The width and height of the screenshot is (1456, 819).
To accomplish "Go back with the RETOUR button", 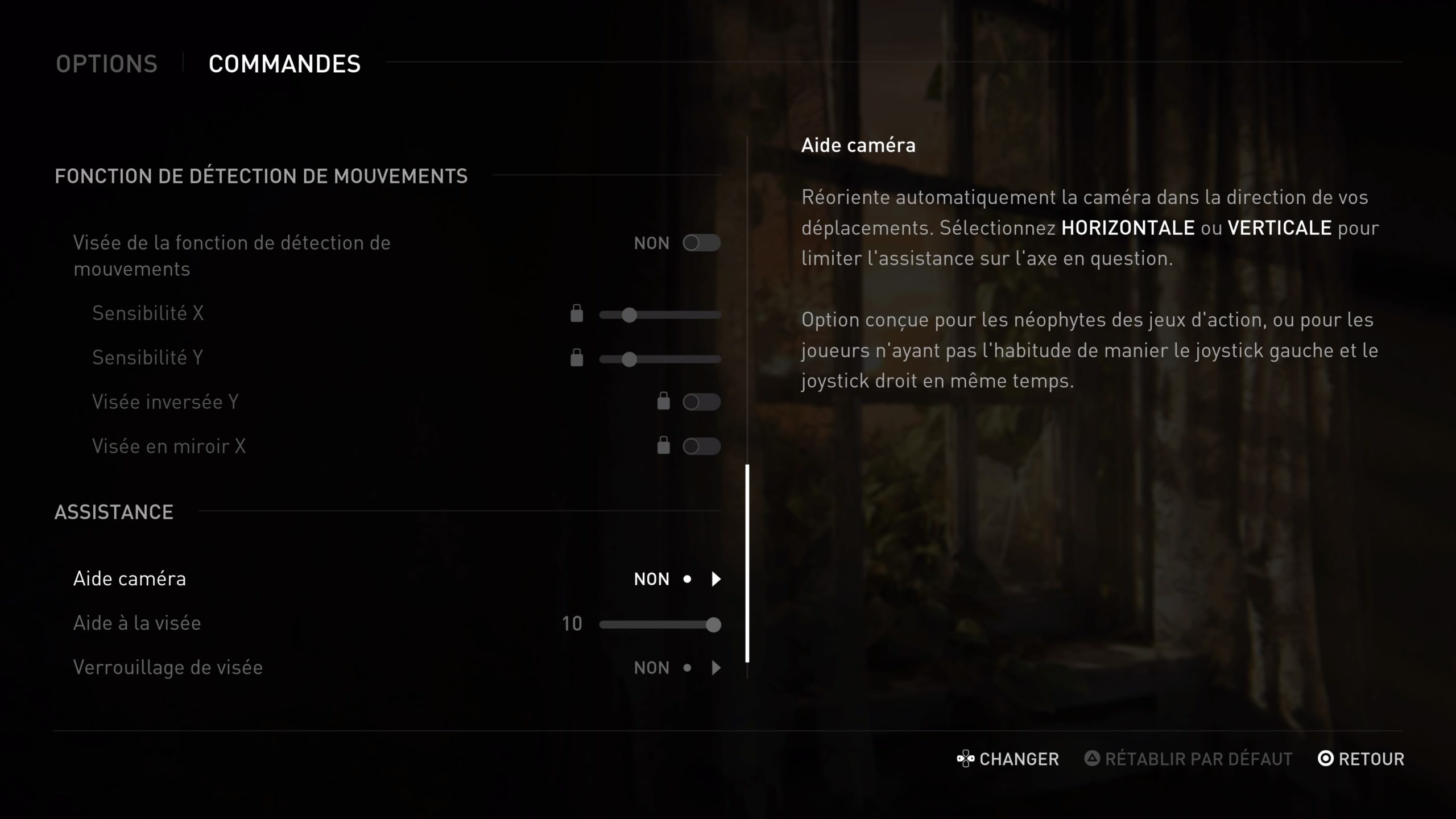I will click(1361, 759).
